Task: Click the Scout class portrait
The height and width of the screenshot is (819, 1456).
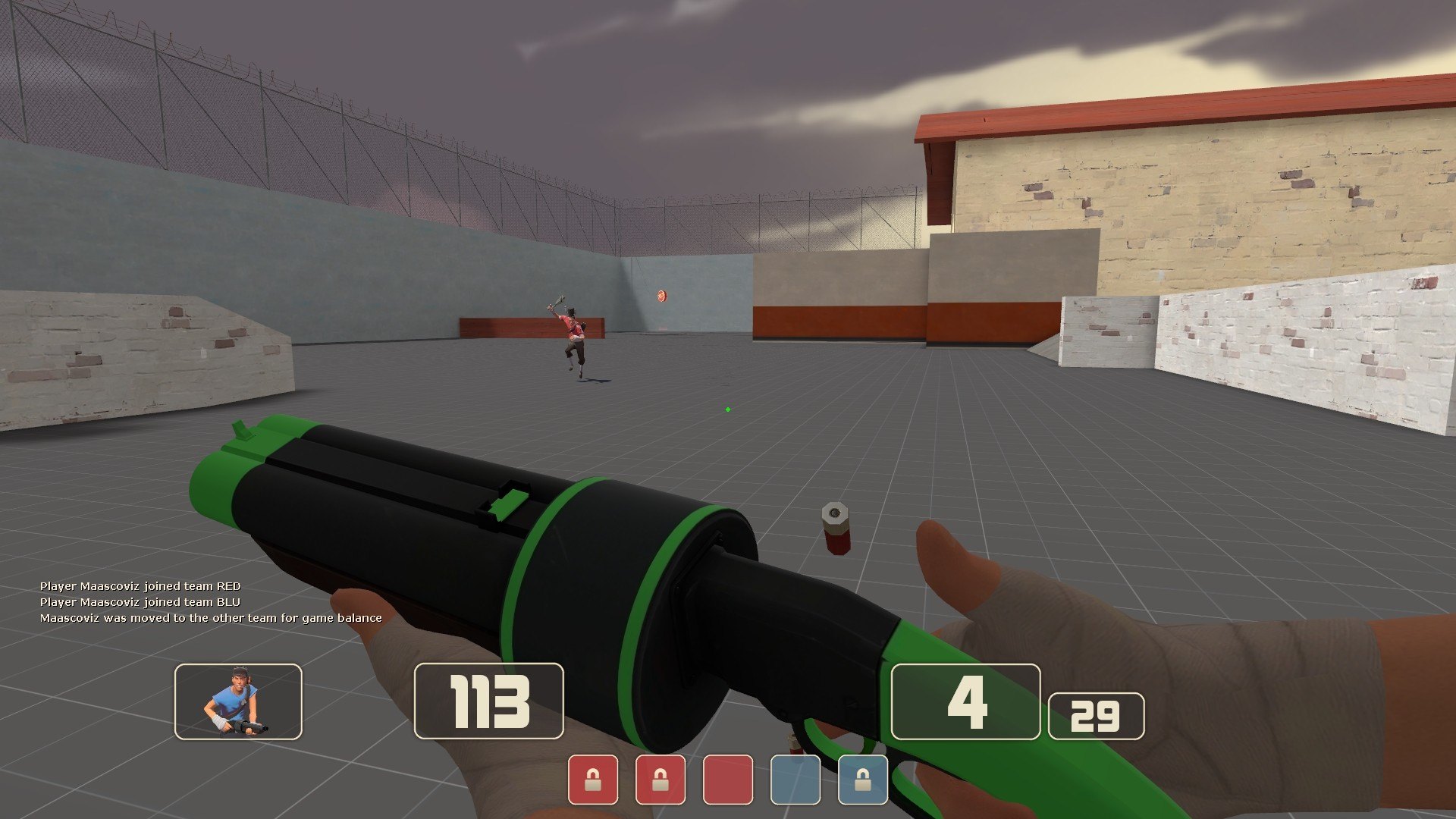Action: [238, 701]
